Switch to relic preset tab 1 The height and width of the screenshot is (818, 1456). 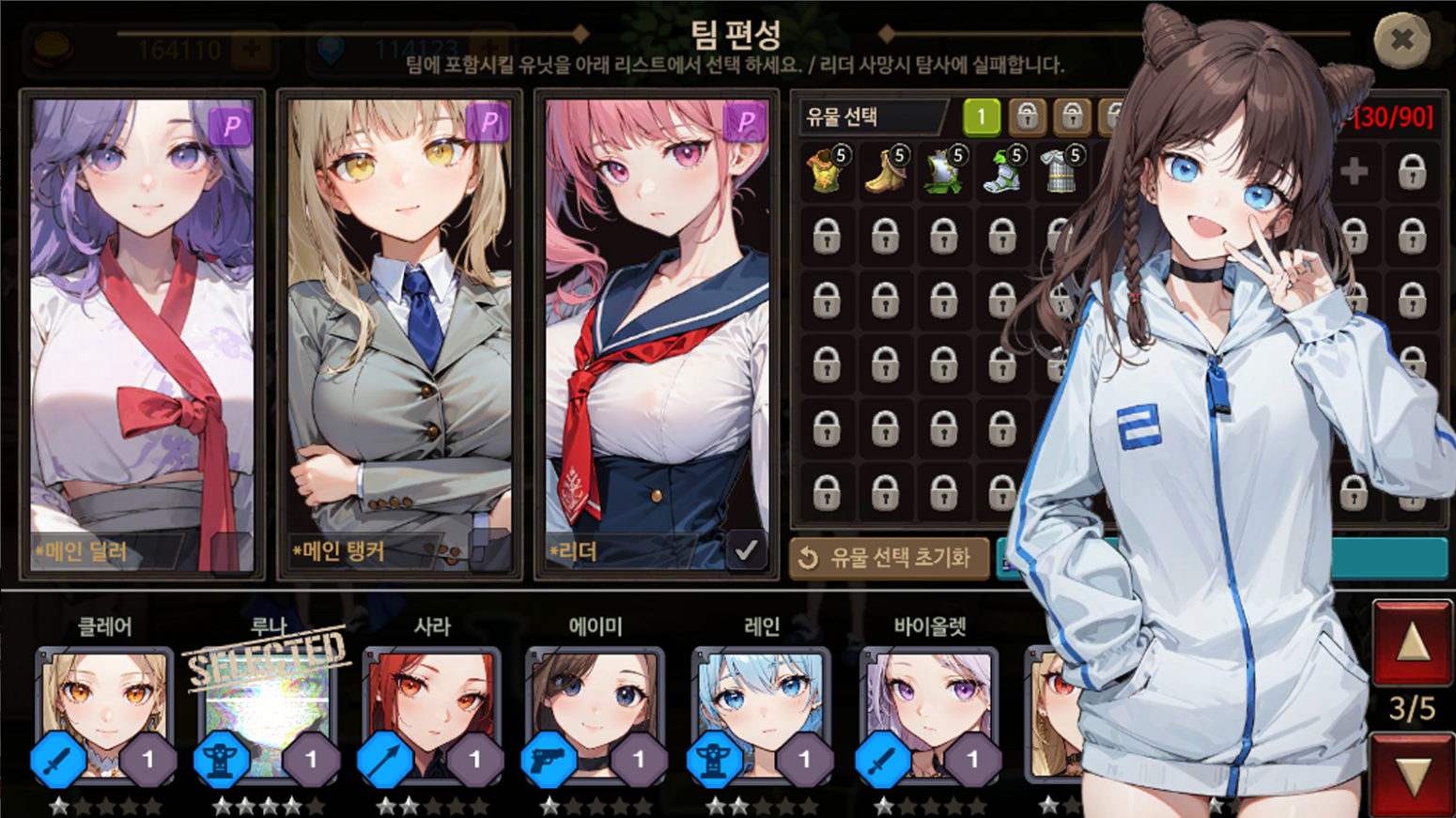tap(982, 116)
